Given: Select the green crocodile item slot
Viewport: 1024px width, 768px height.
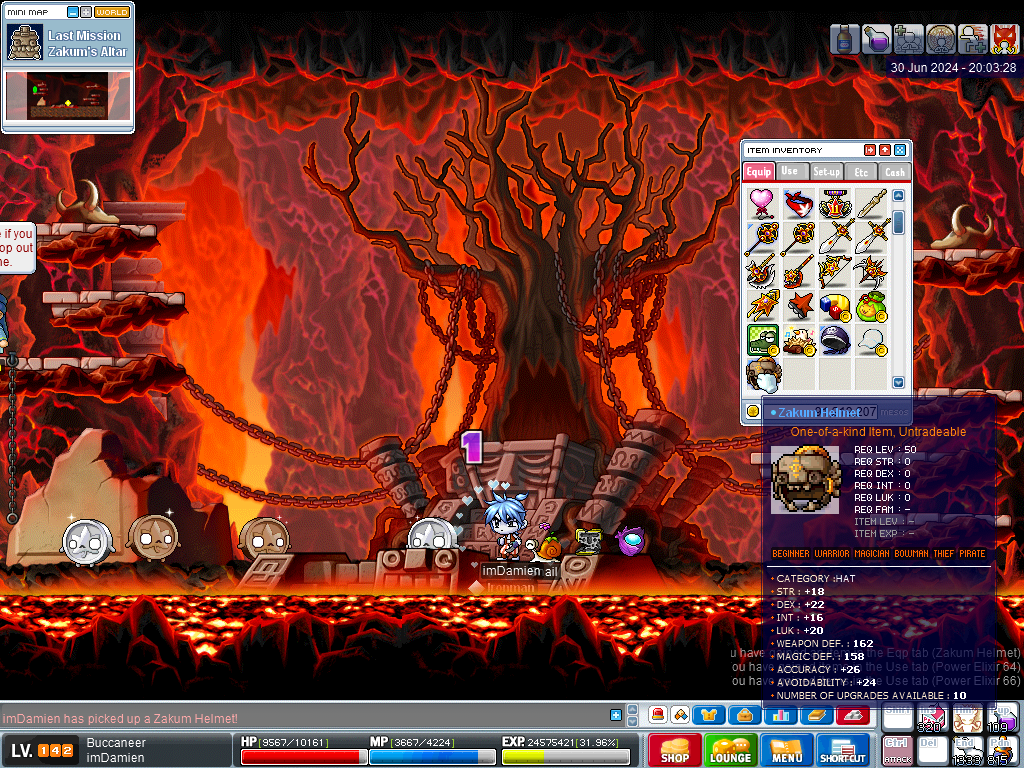Looking at the screenshot, I should click(764, 340).
